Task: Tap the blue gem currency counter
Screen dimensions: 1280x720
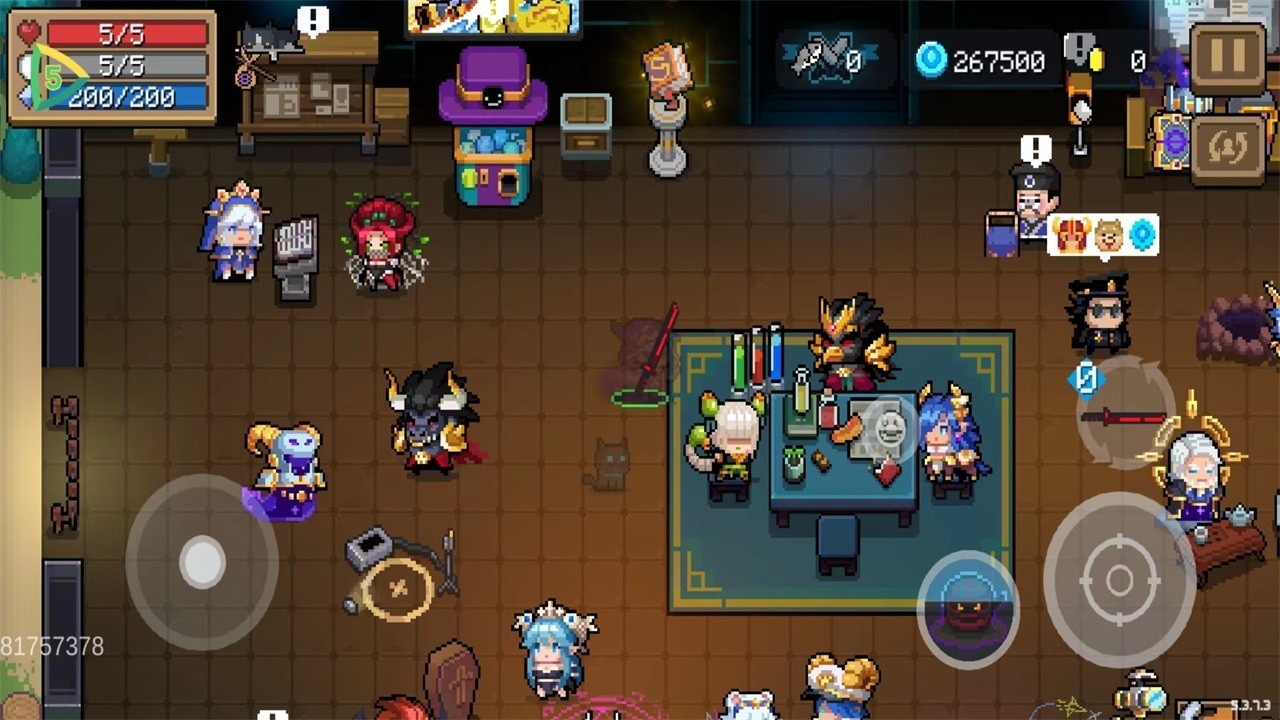Action: [981, 62]
